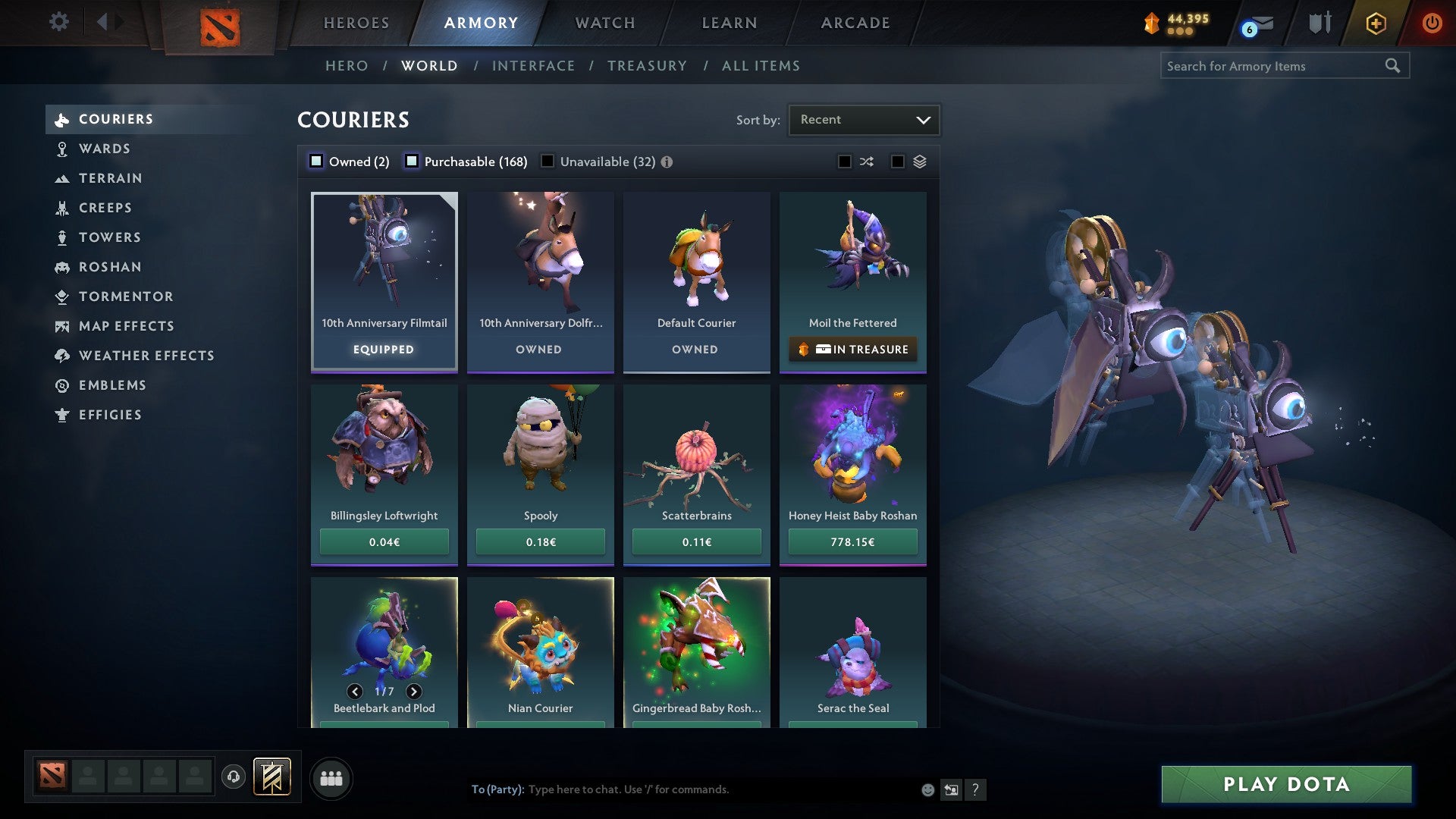The height and width of the screenshot is (819, 1456).
Task: Click the shuffle couriers icon
Action: pyautogui.click(x=867, y=162)
